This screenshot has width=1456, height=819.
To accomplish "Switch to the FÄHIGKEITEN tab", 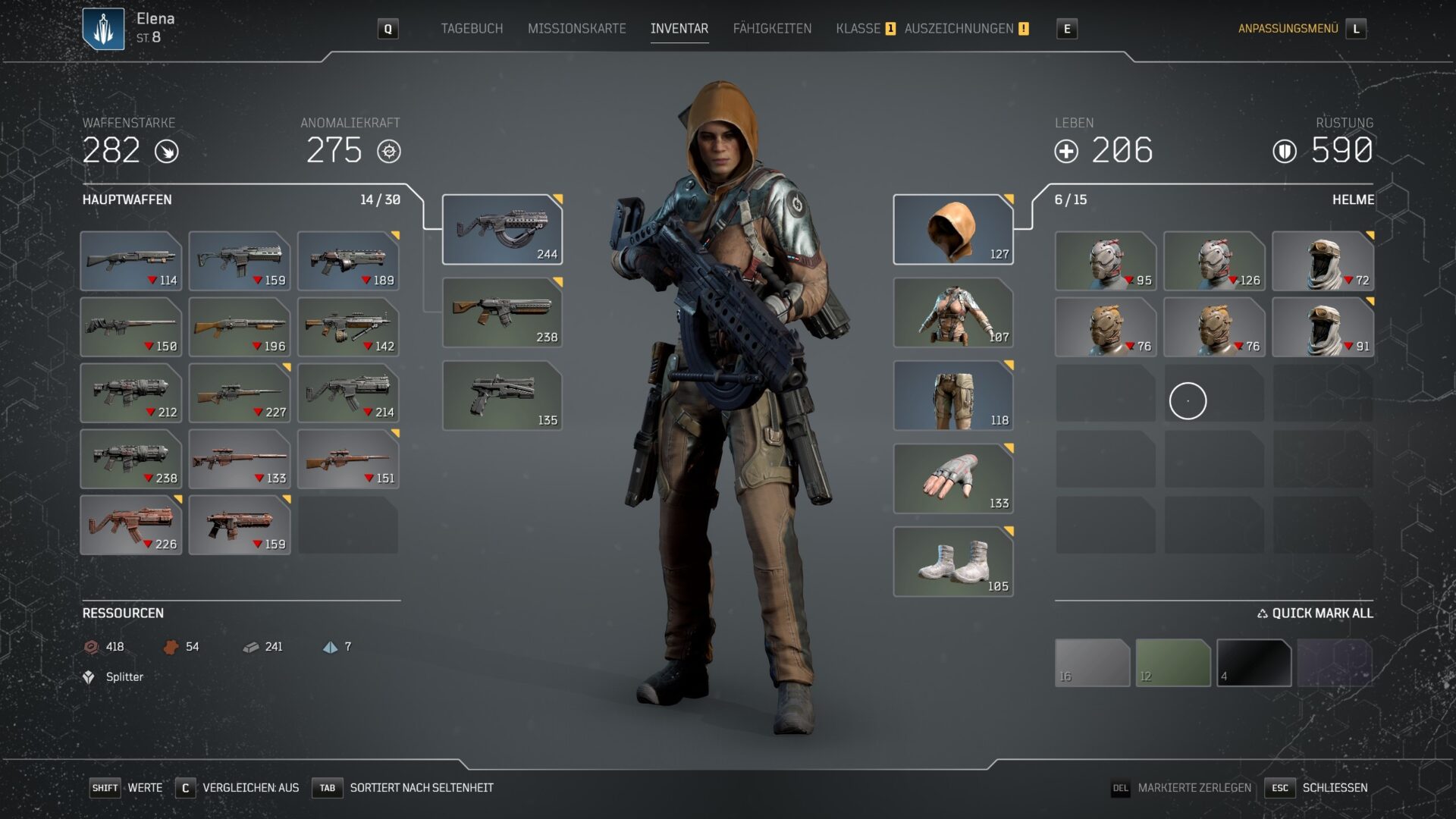I will tap(773, 29).
